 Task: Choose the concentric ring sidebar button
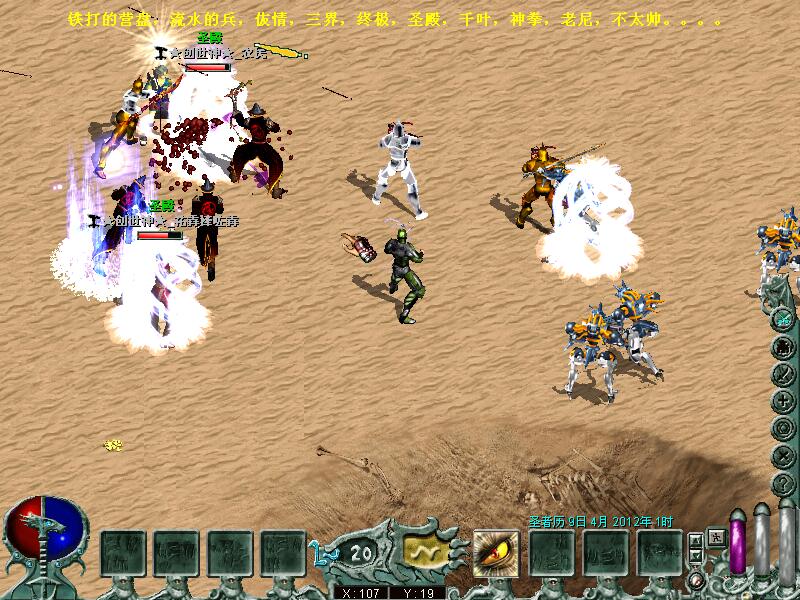click(783, 428)
